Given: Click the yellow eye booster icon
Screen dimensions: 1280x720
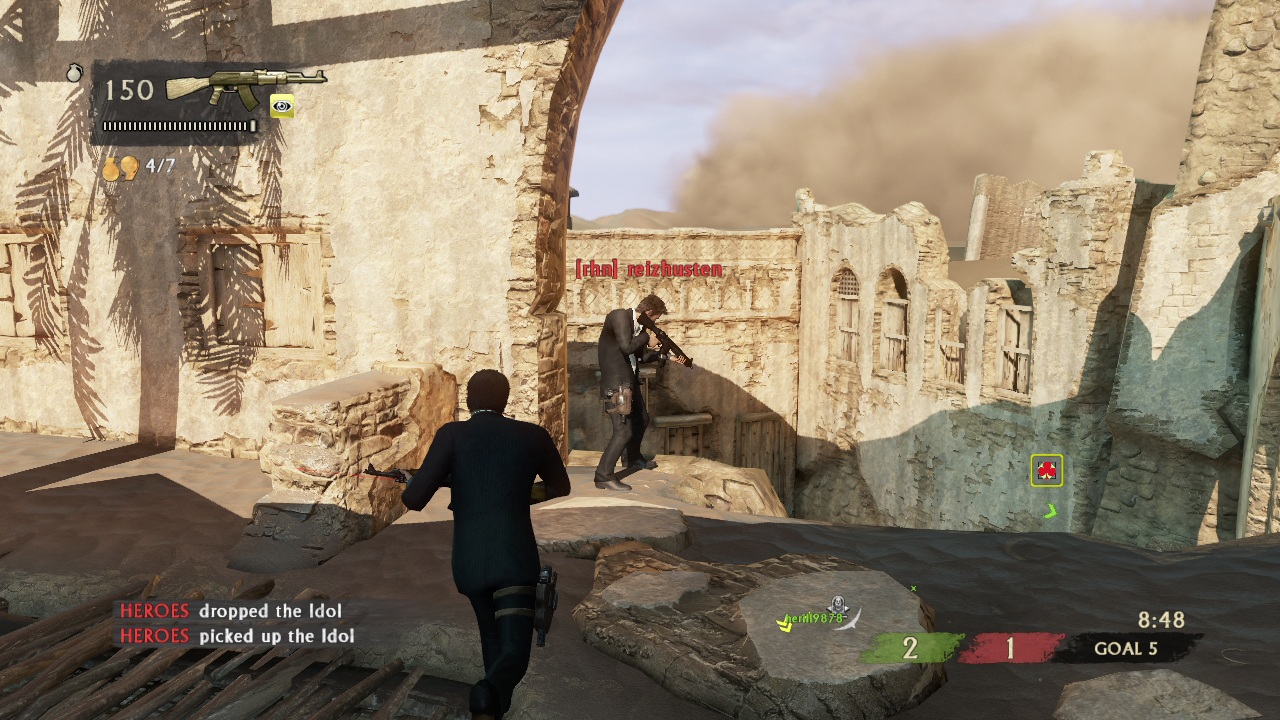Looking at the screenshot, I should pos(282,106).
